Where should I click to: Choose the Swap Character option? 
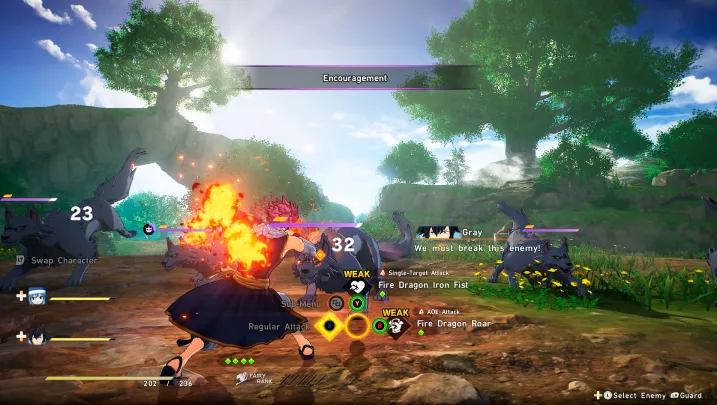tap(62, 260)
